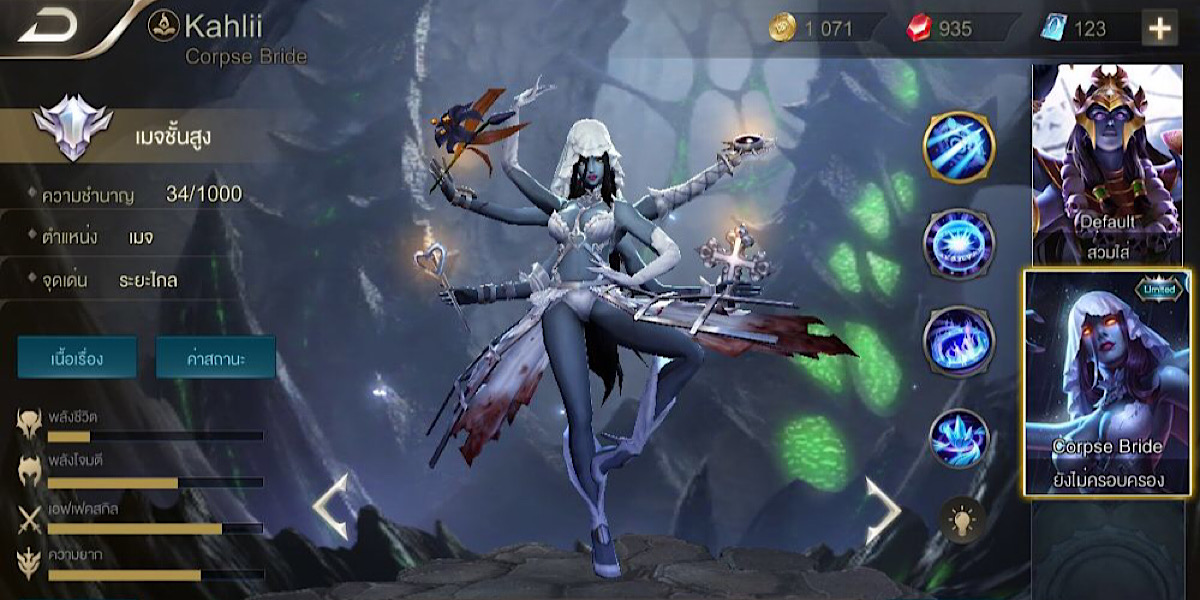View the gold-framed top skill icon
The image size is (1200, 600).
pos(958,147)
